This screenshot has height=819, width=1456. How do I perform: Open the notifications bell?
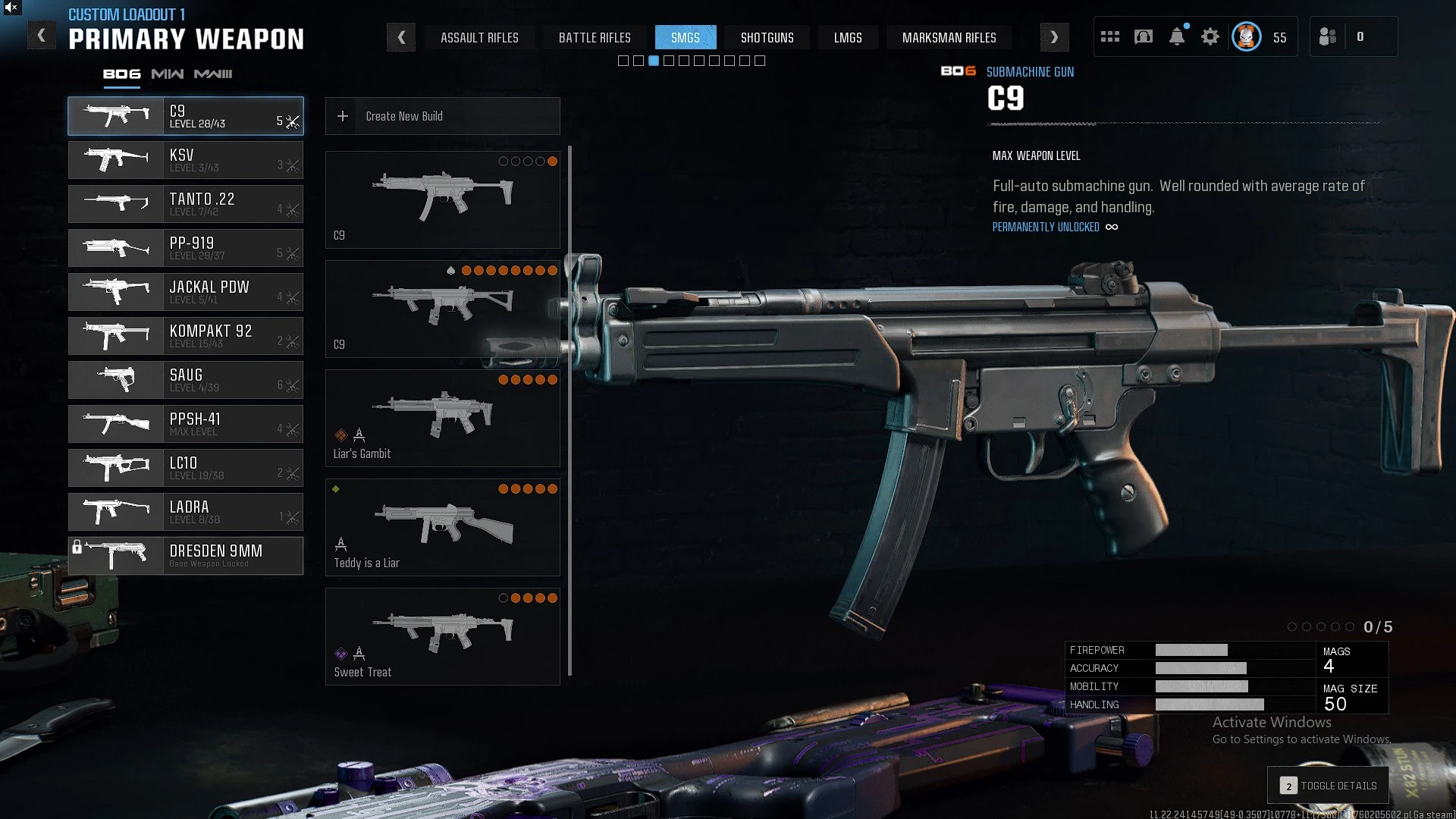[x=1177, y=37]
